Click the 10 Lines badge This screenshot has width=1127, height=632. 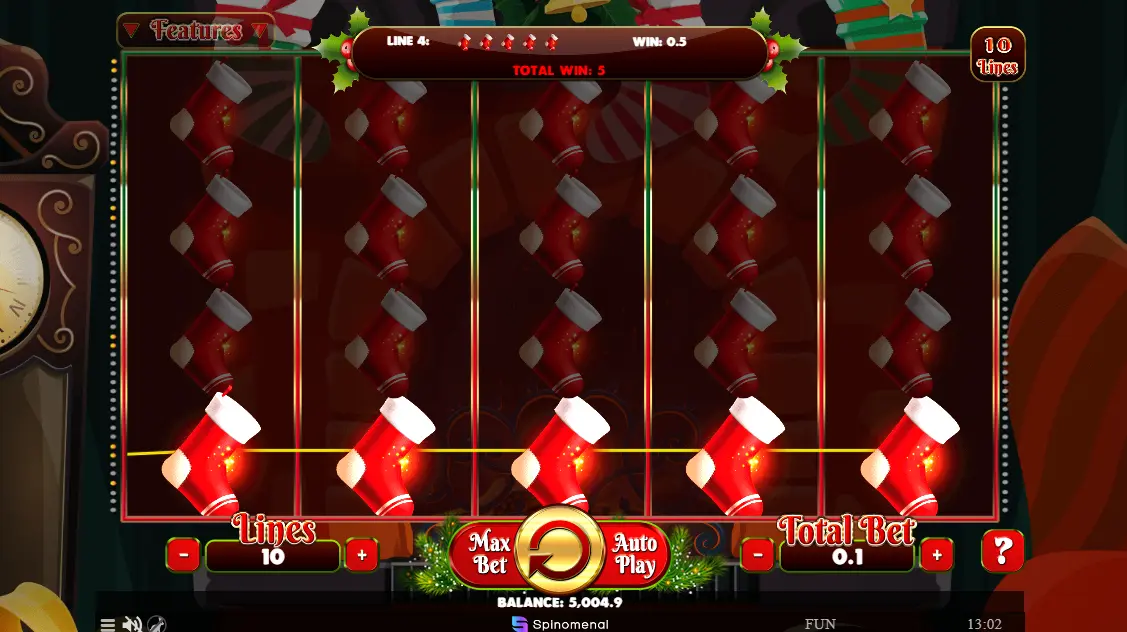pyautogui.click(x=997, y=56)
